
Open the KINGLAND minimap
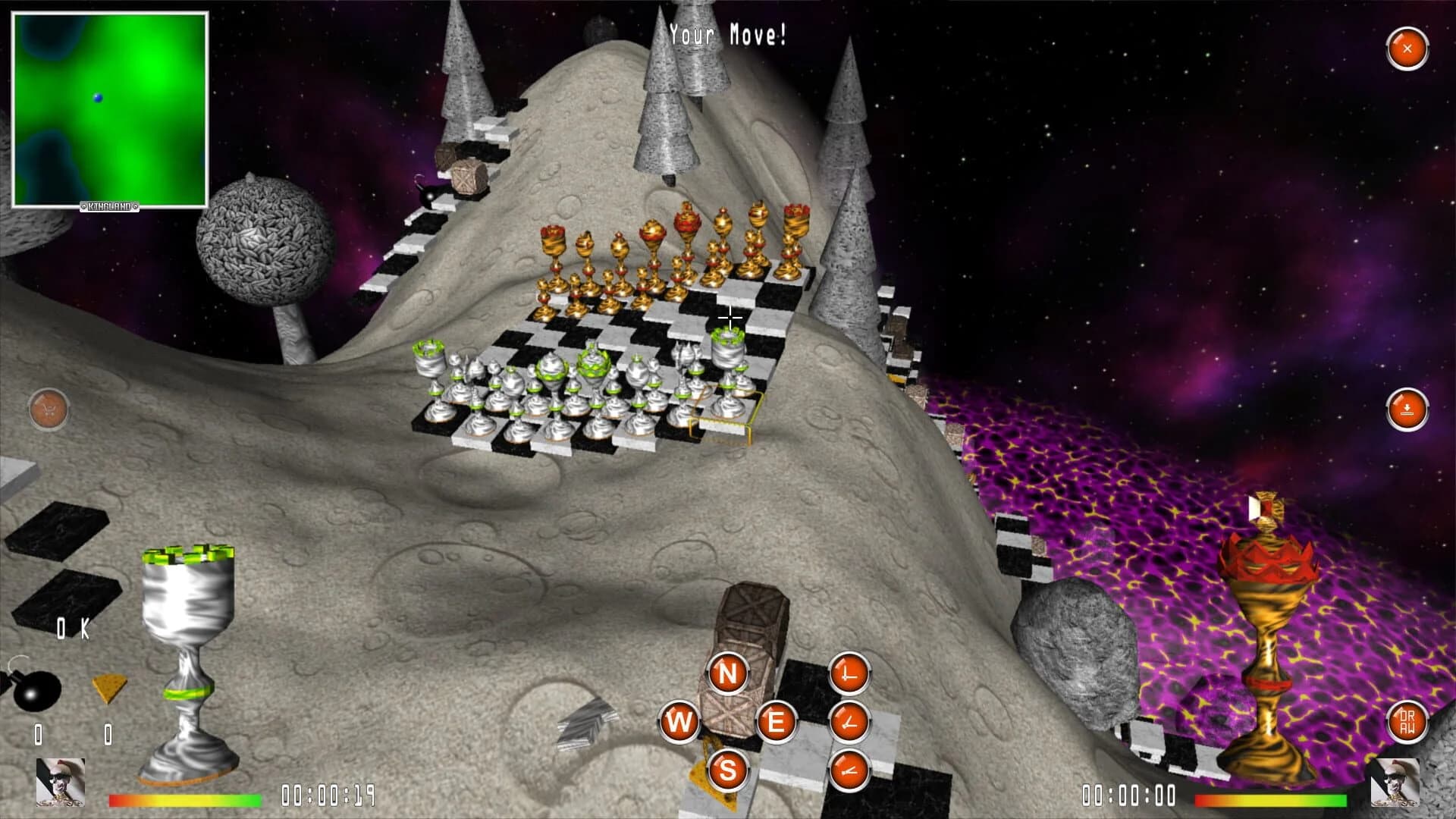click(111, 106)
